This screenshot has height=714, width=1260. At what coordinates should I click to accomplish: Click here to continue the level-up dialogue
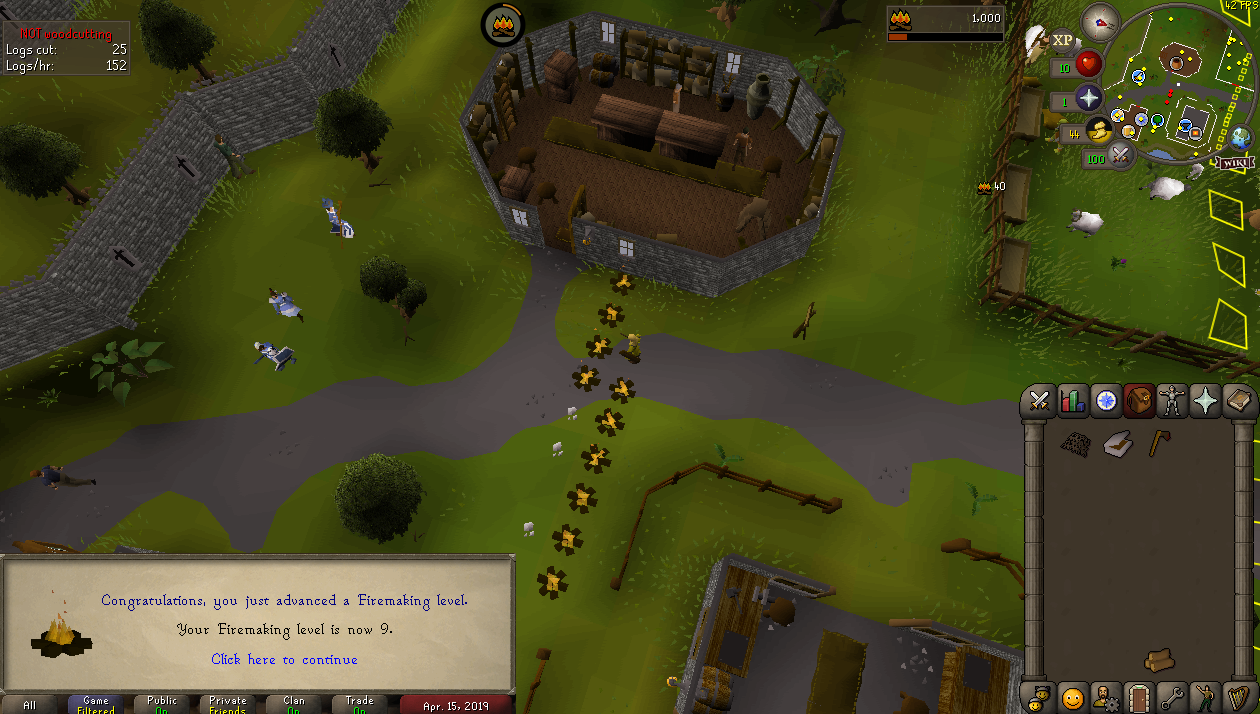coord(284,659)
